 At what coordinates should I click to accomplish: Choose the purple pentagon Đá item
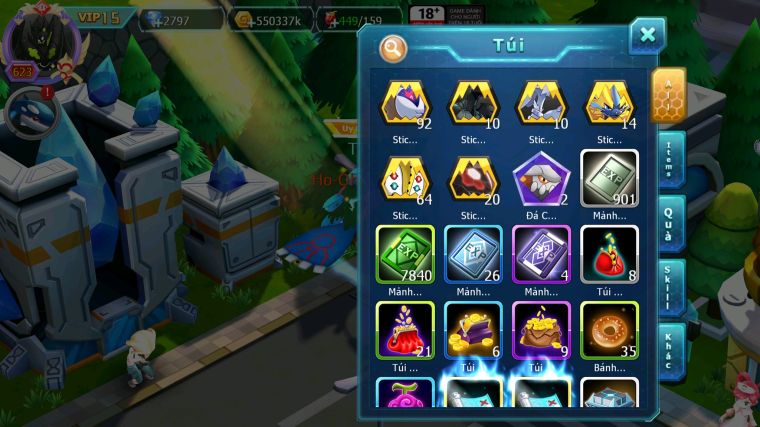pyautogui.click(x=541, y=178)
